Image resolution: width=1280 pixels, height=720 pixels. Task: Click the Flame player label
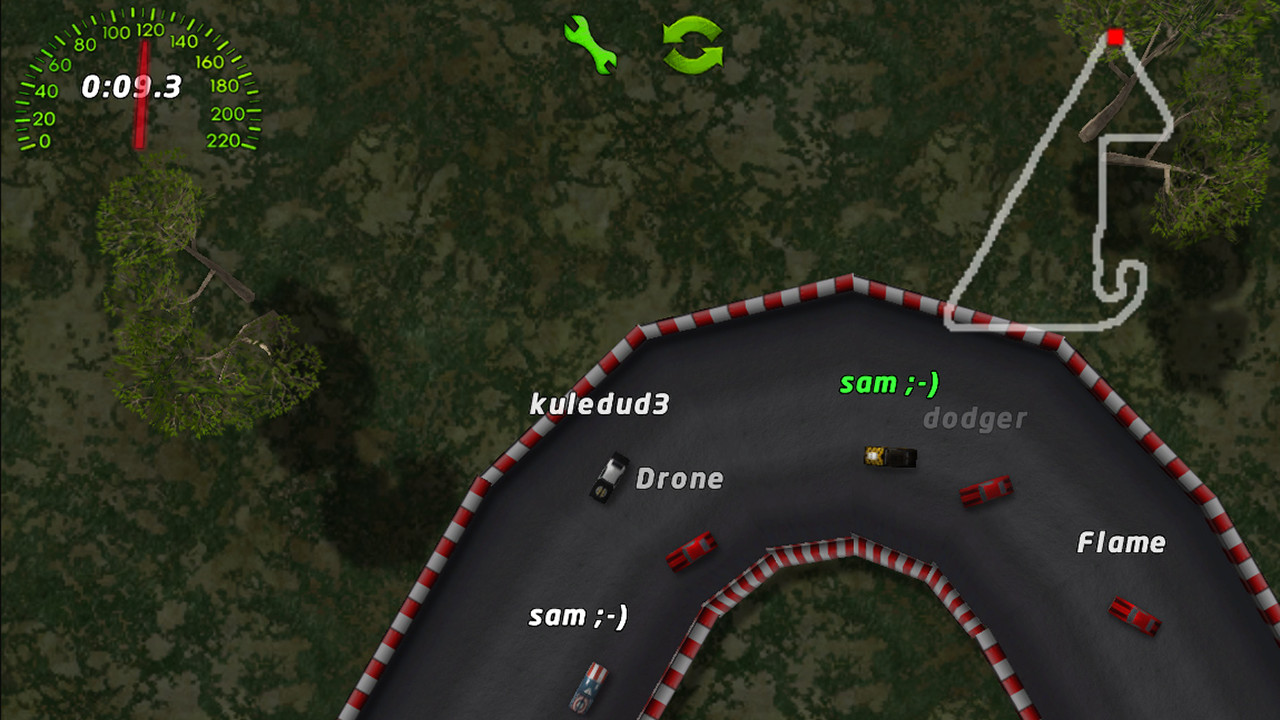(1121, 543)
